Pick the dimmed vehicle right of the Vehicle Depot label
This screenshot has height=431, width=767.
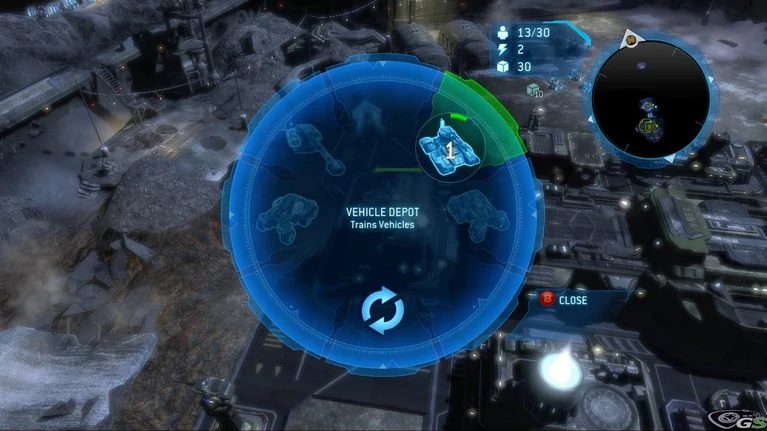click(x=476, y=212)
